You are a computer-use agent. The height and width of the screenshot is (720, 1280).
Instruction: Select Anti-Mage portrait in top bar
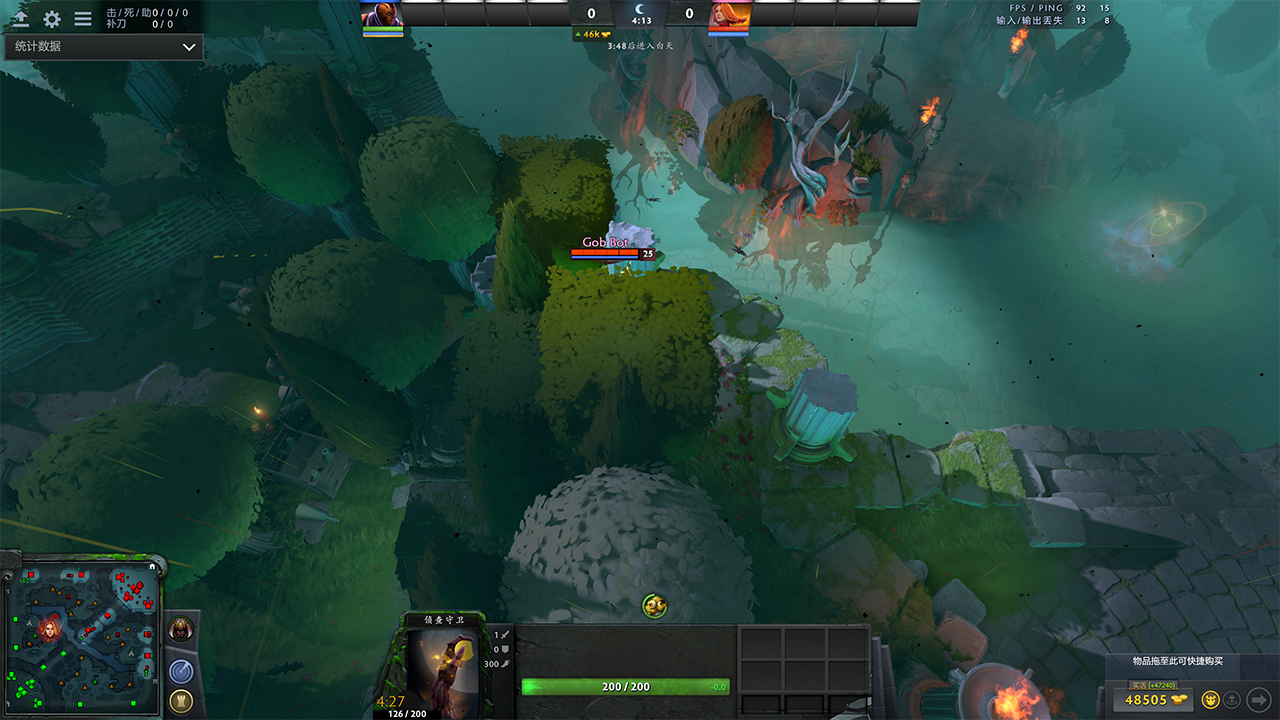coord(382,14)
